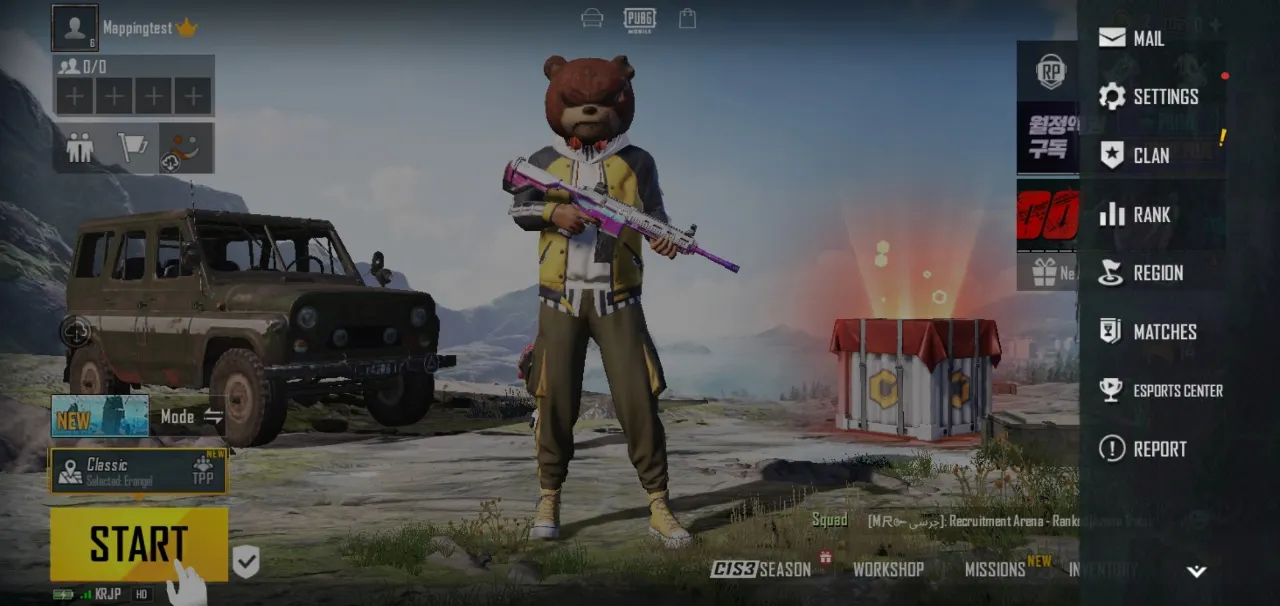
Task: Open the Workshop tab
Action: [887, 569]
